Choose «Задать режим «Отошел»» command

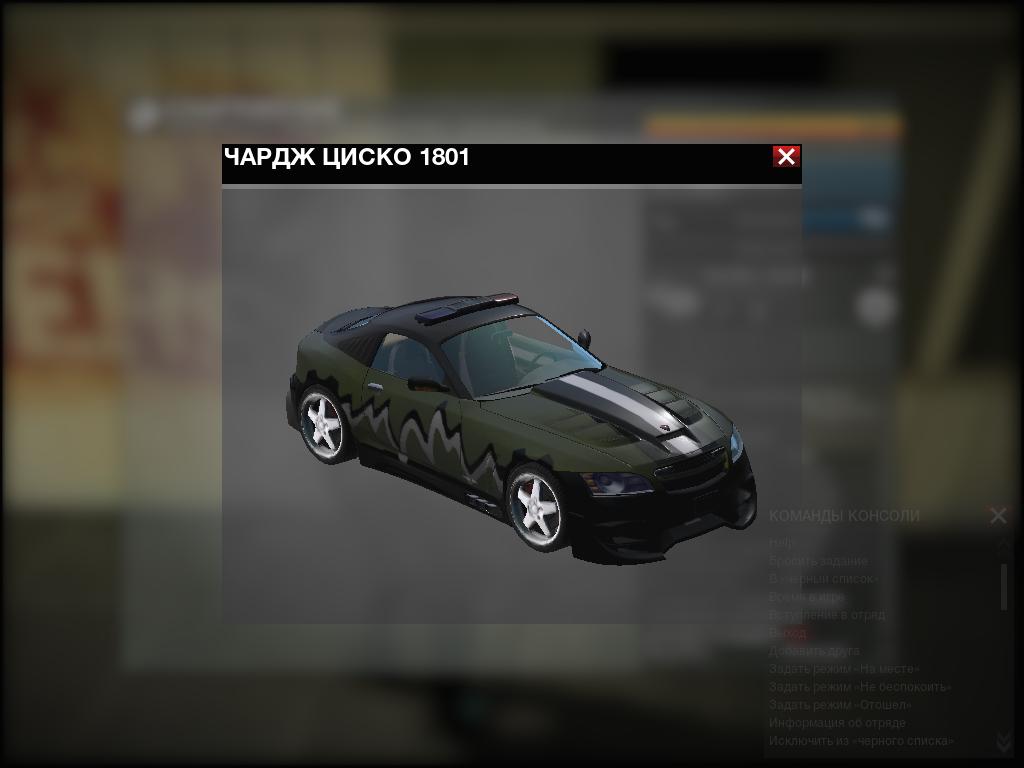[x=840, y=705]
